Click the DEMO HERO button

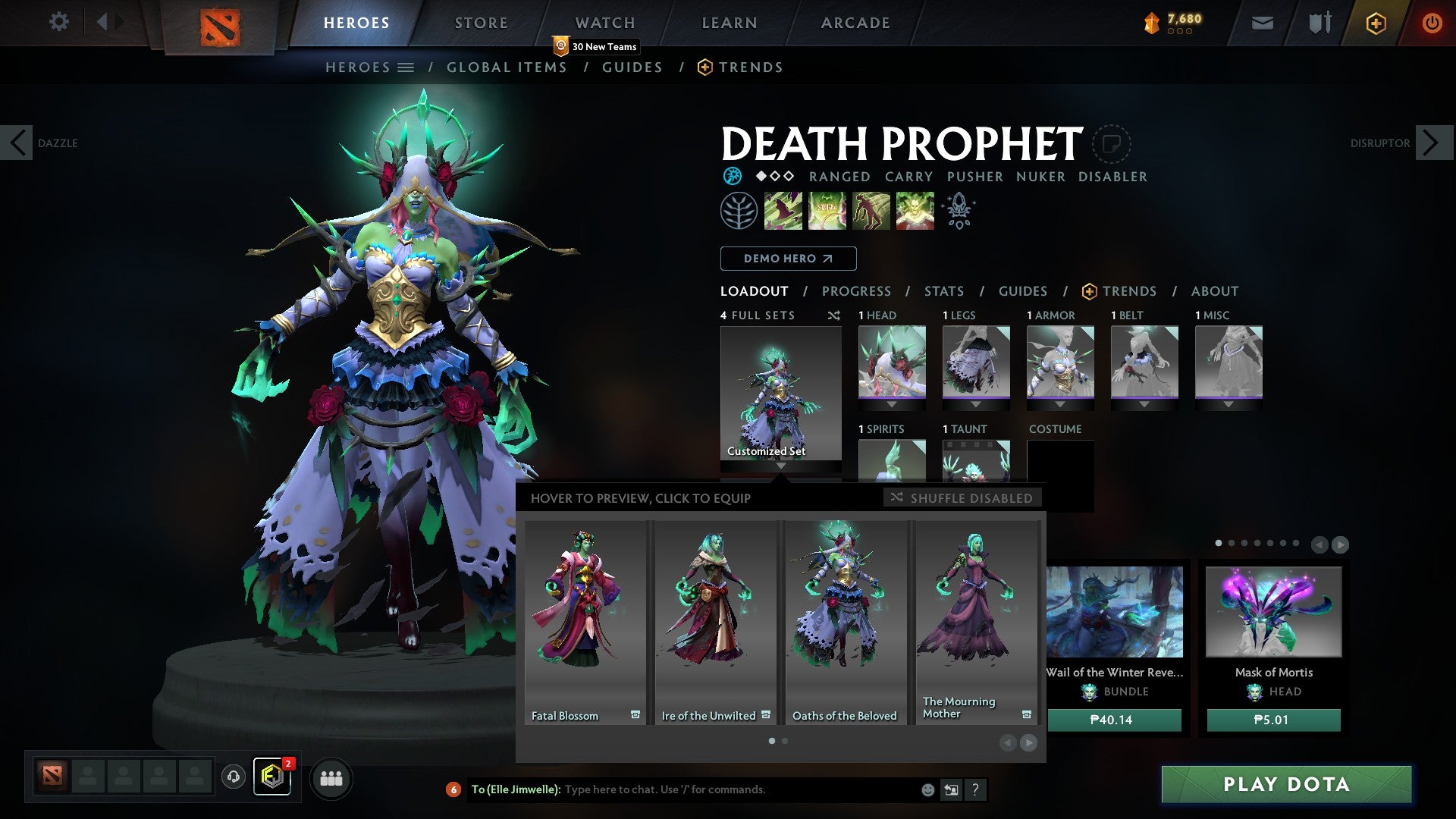point(787,258)
